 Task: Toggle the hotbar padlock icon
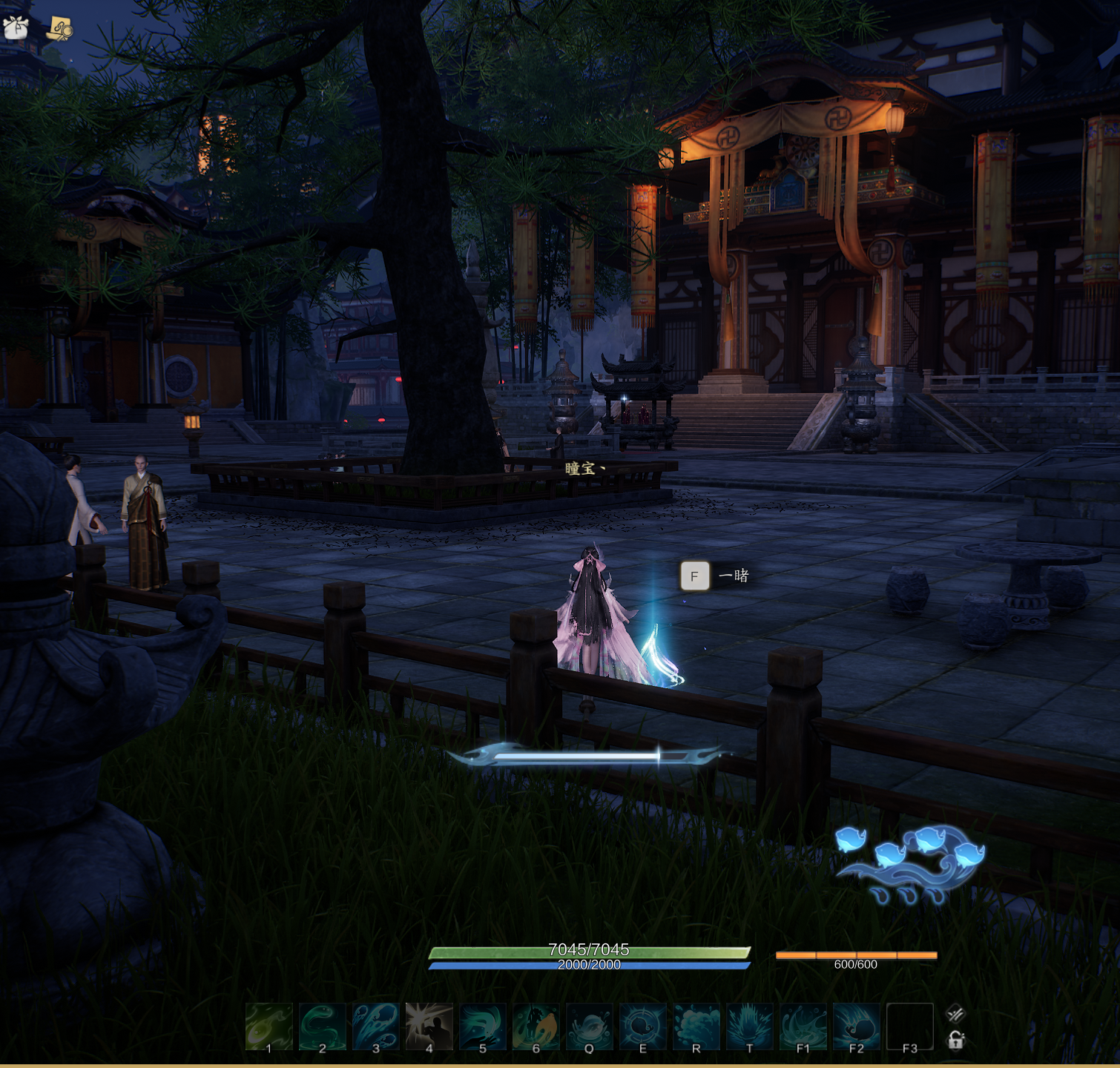956,1041
